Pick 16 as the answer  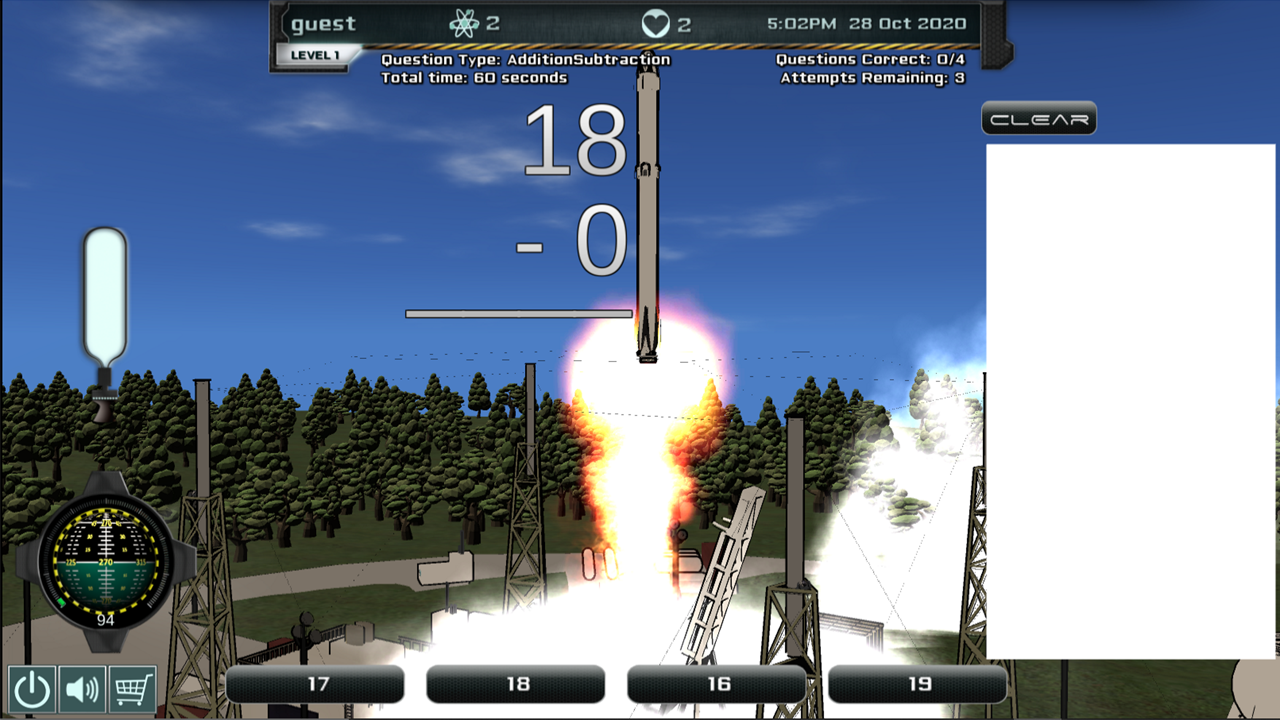tap(717, 685)
